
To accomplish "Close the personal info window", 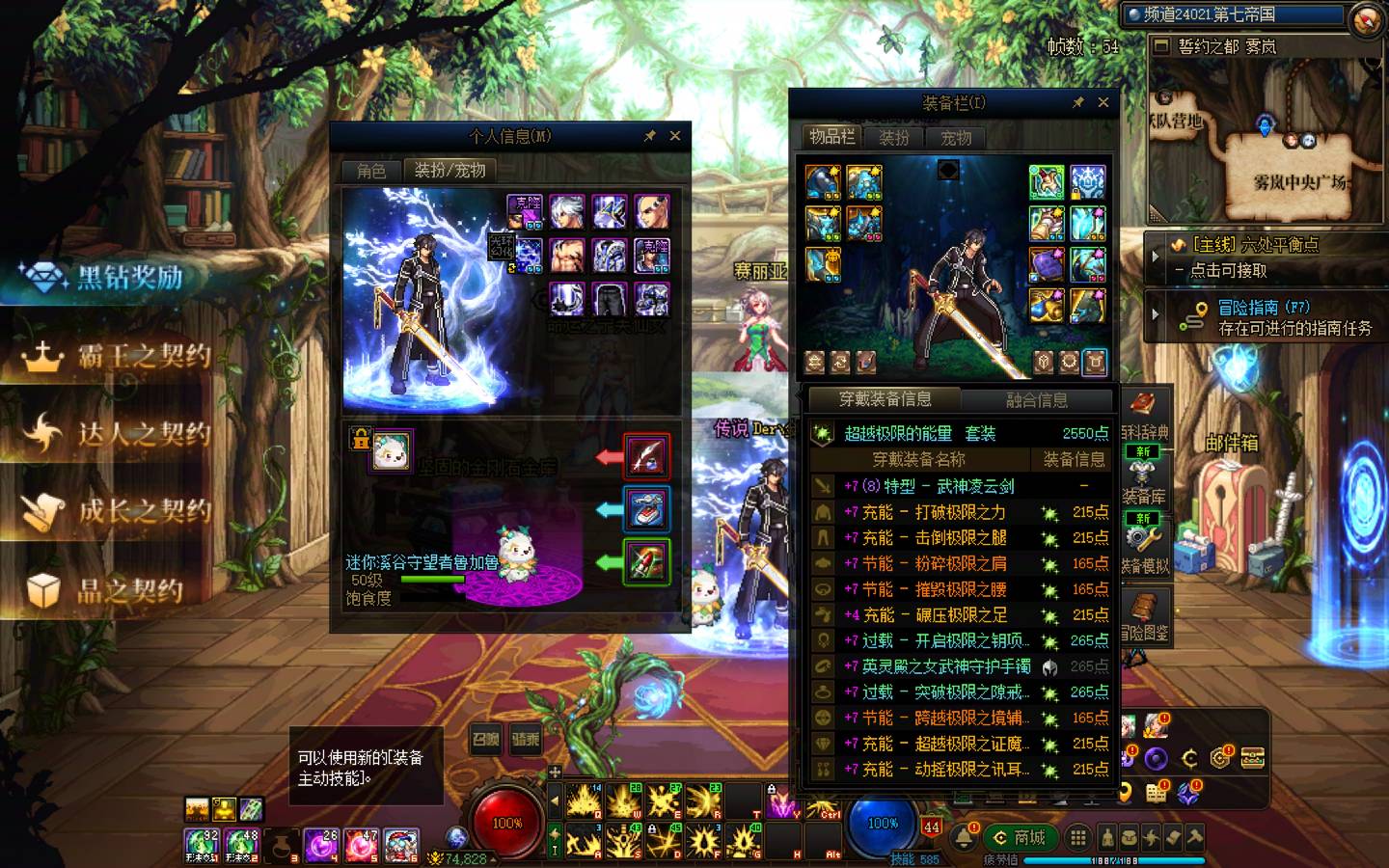I will pyautogui.click(x=675, y=136).
